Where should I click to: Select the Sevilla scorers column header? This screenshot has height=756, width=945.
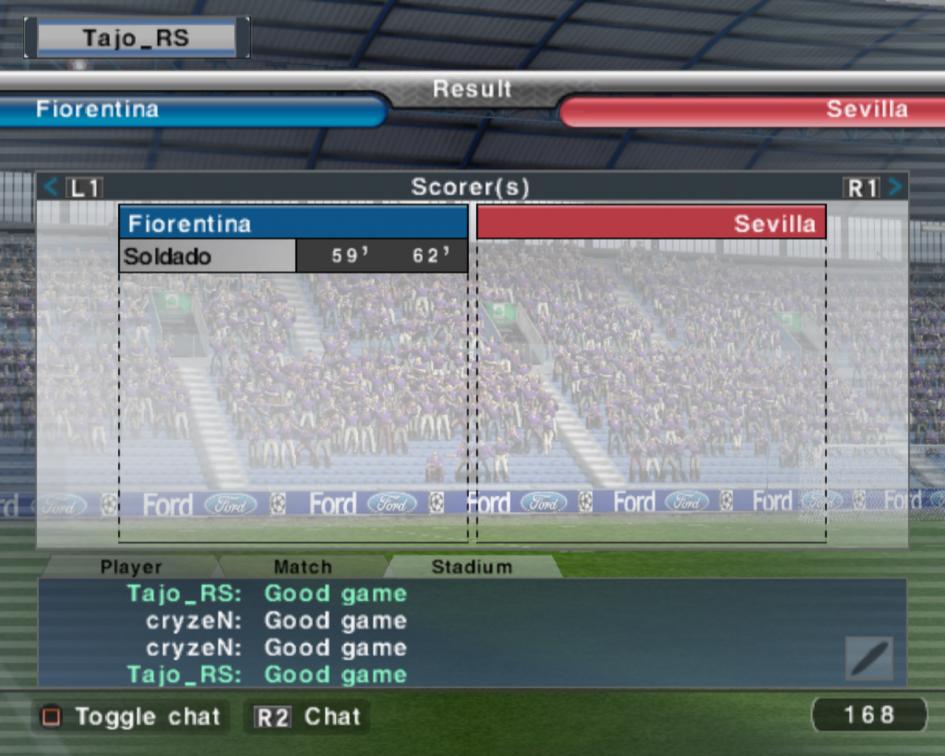(x=651, y=223)
